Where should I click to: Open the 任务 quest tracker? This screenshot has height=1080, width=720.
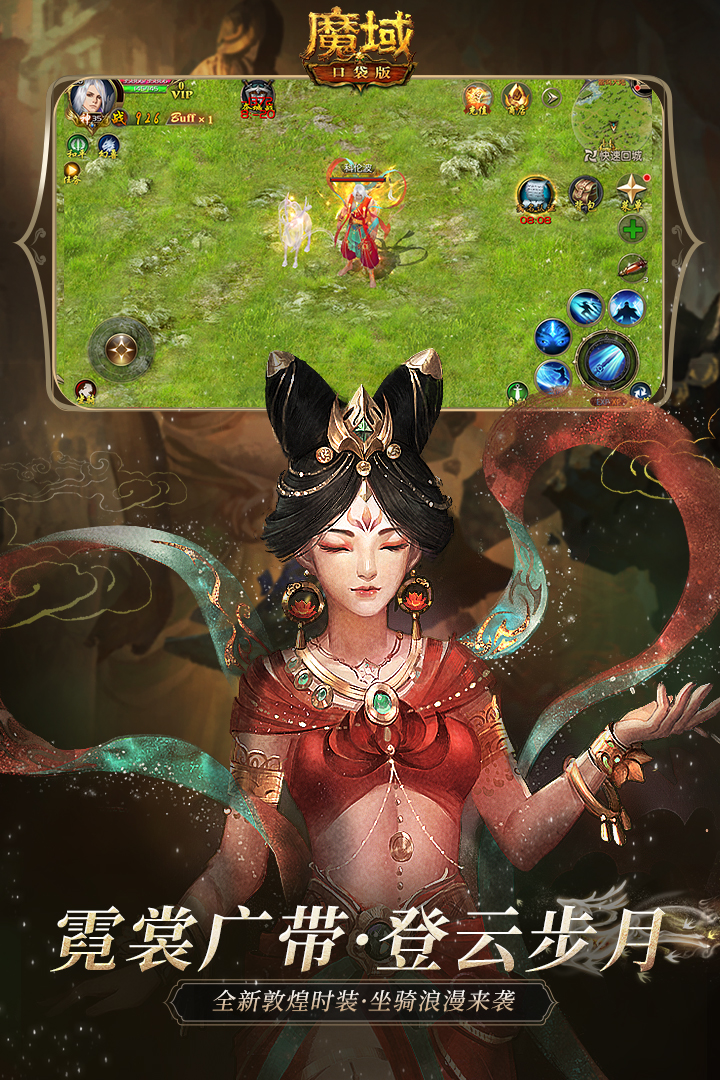(x=73, y=174)
